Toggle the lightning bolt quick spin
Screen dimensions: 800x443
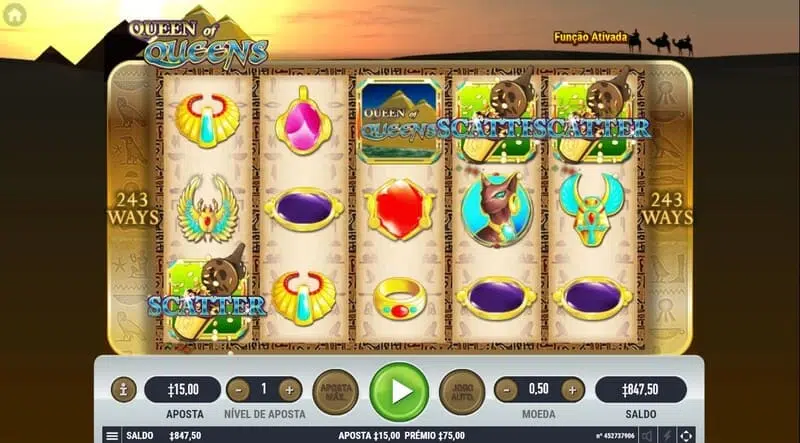pyautogui.click(x=667, y=436)
